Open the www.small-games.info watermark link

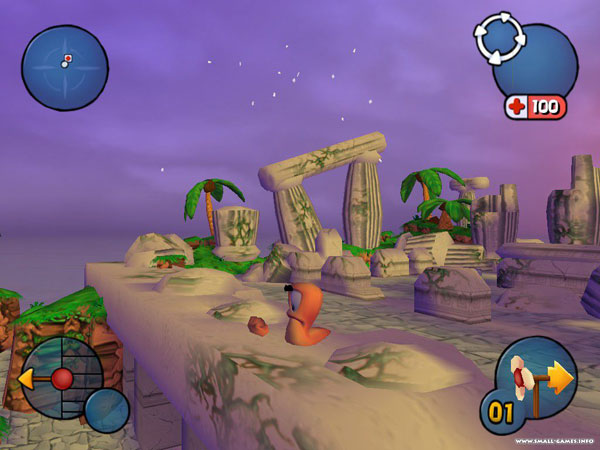[x=551, y=441]
